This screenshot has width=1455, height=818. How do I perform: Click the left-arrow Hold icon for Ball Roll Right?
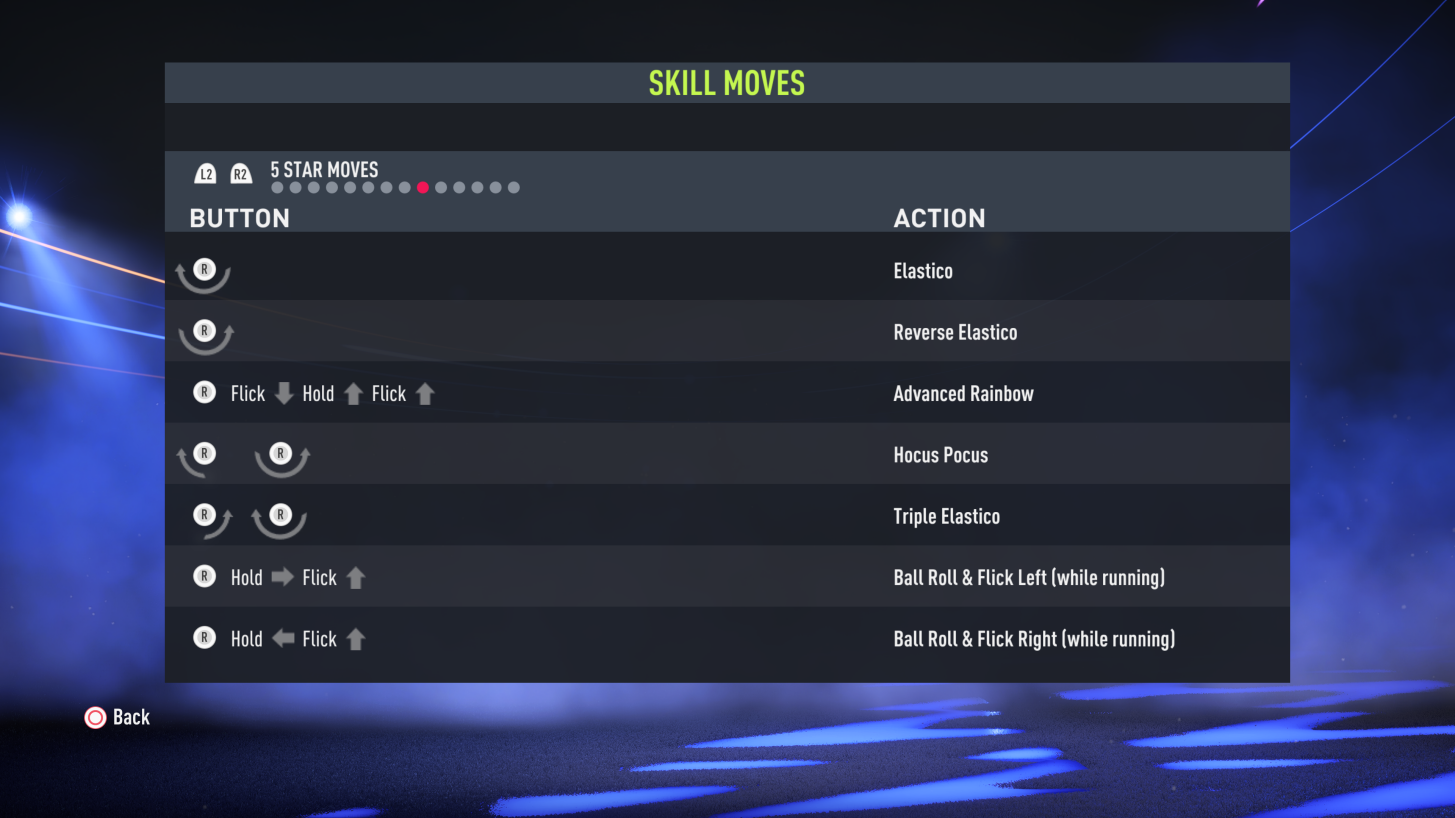[x=284, y=638]
